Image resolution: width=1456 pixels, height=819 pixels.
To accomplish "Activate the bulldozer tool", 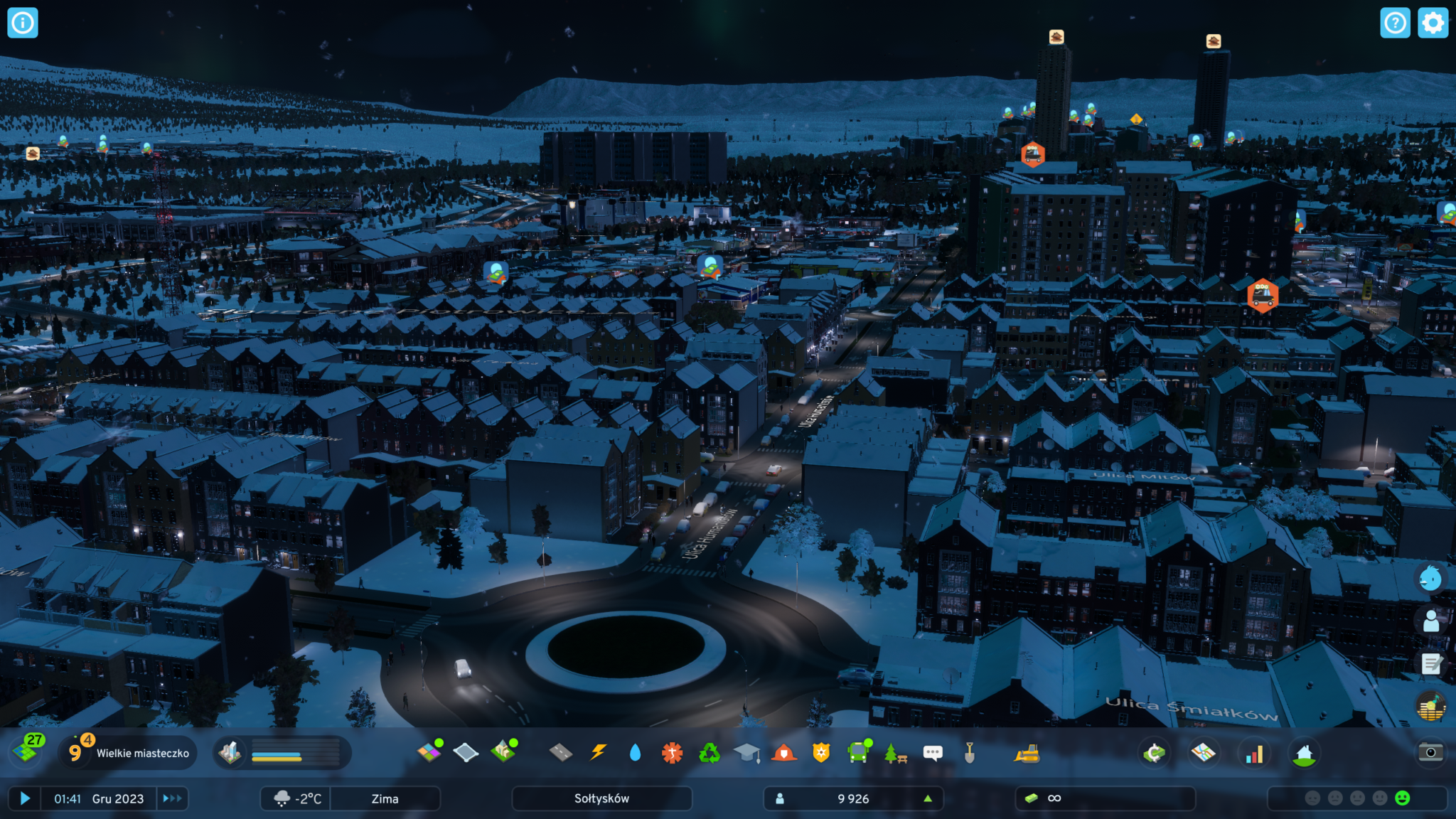I will pyautogui.click(x=1027, y=753).
